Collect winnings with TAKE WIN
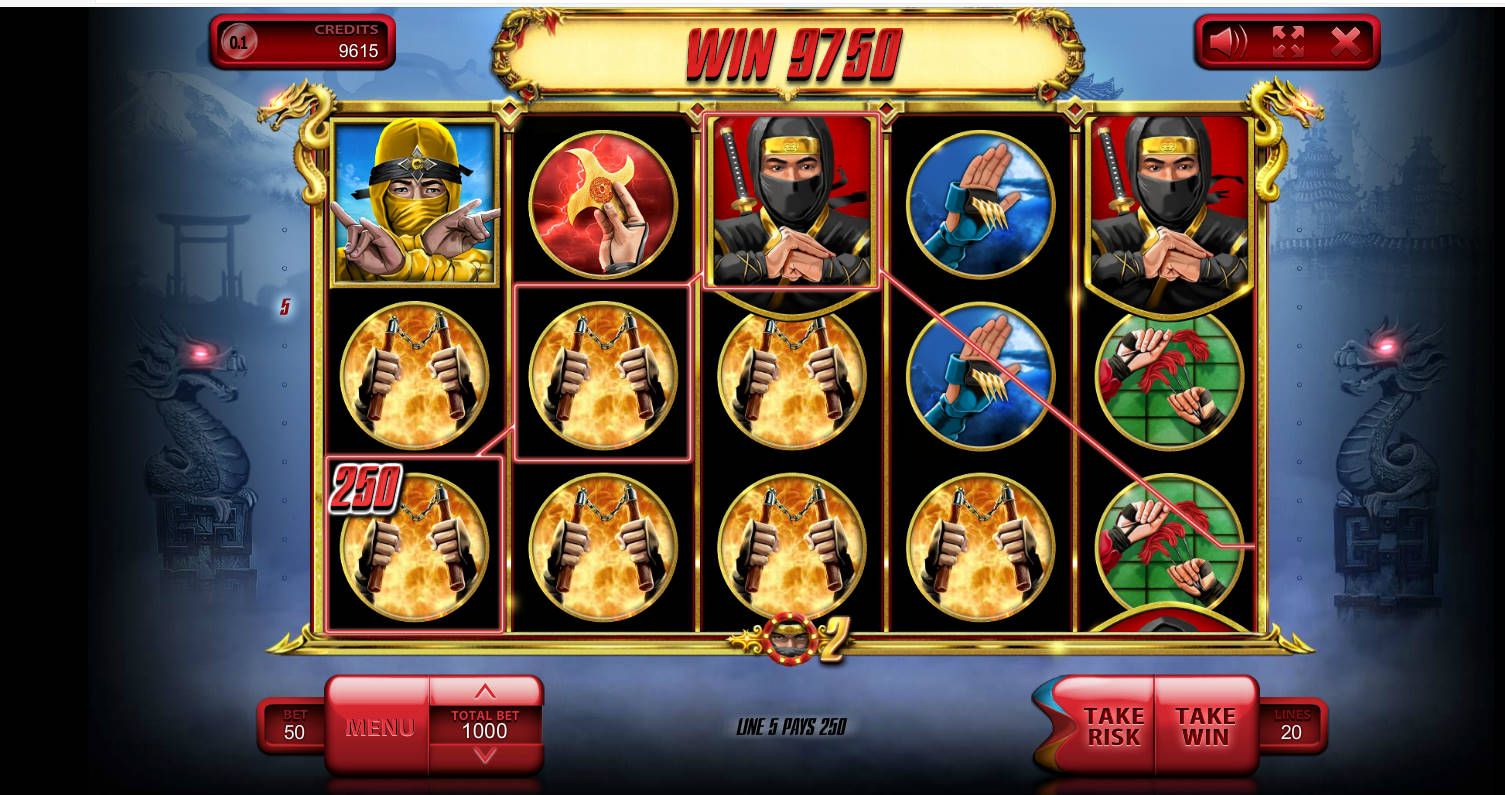 tap(1205, 727)
